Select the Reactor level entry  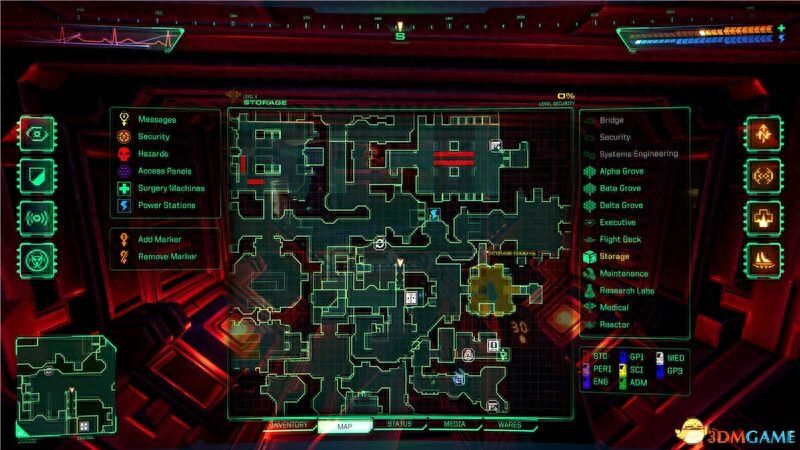pos(614,324)
